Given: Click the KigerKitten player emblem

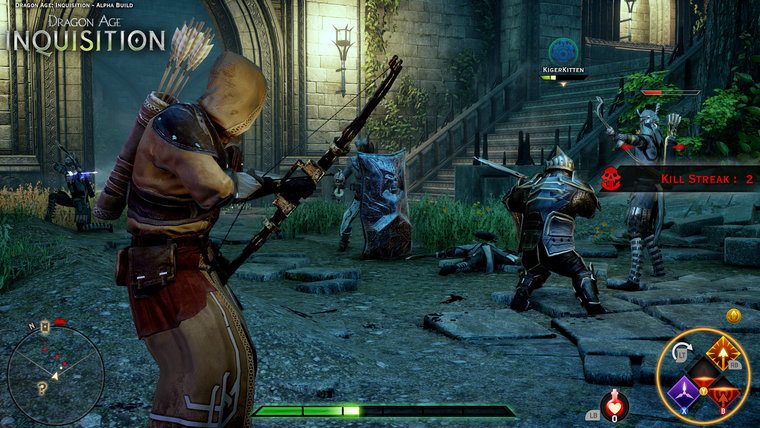Looking at the screenshot, I should pyautogui.click(x=563, y=49).
